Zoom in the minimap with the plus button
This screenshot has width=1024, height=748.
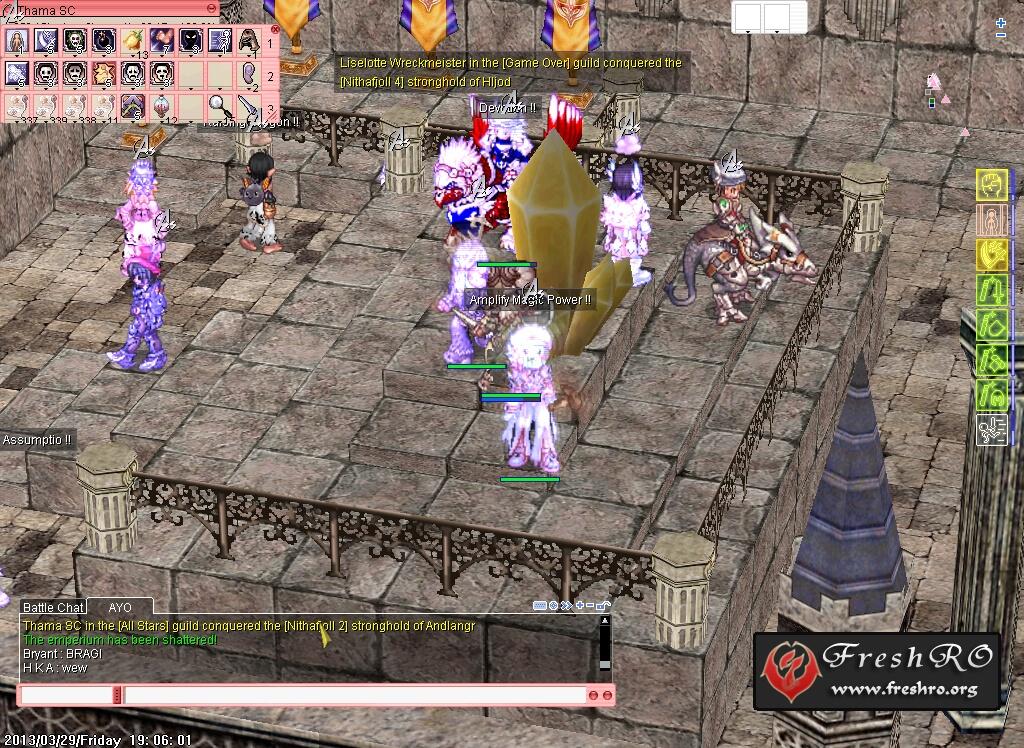[1001, 23]
